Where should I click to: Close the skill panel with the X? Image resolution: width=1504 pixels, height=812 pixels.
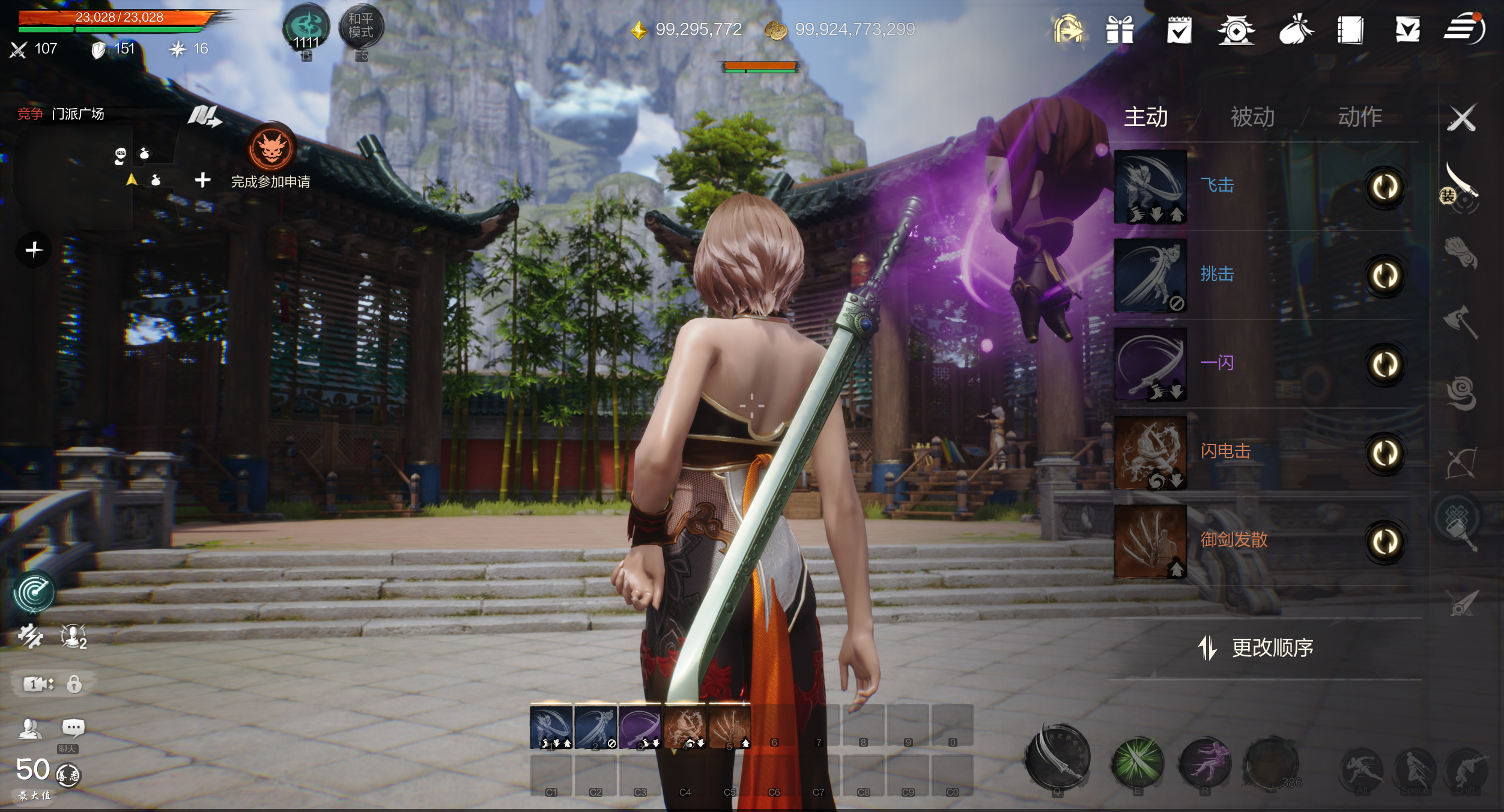pyautogui.click(x=1461, y=118)
